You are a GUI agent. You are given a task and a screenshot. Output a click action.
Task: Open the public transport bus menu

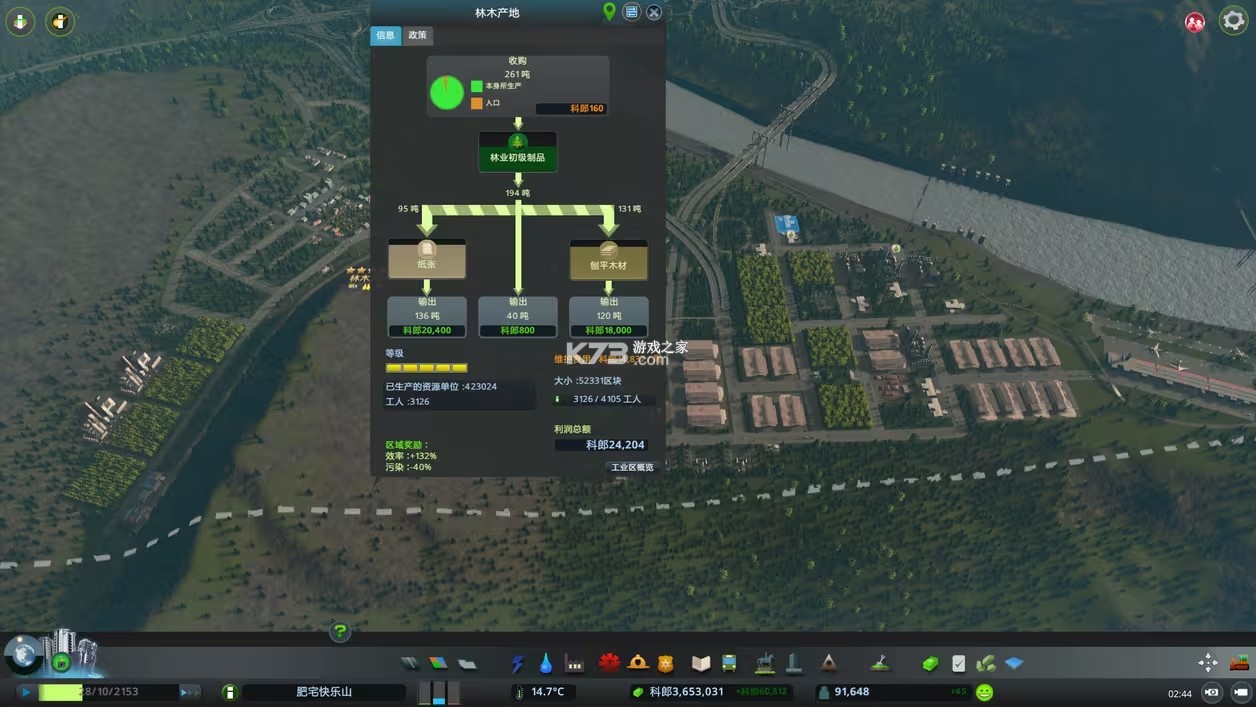click(x=729, y=662)
